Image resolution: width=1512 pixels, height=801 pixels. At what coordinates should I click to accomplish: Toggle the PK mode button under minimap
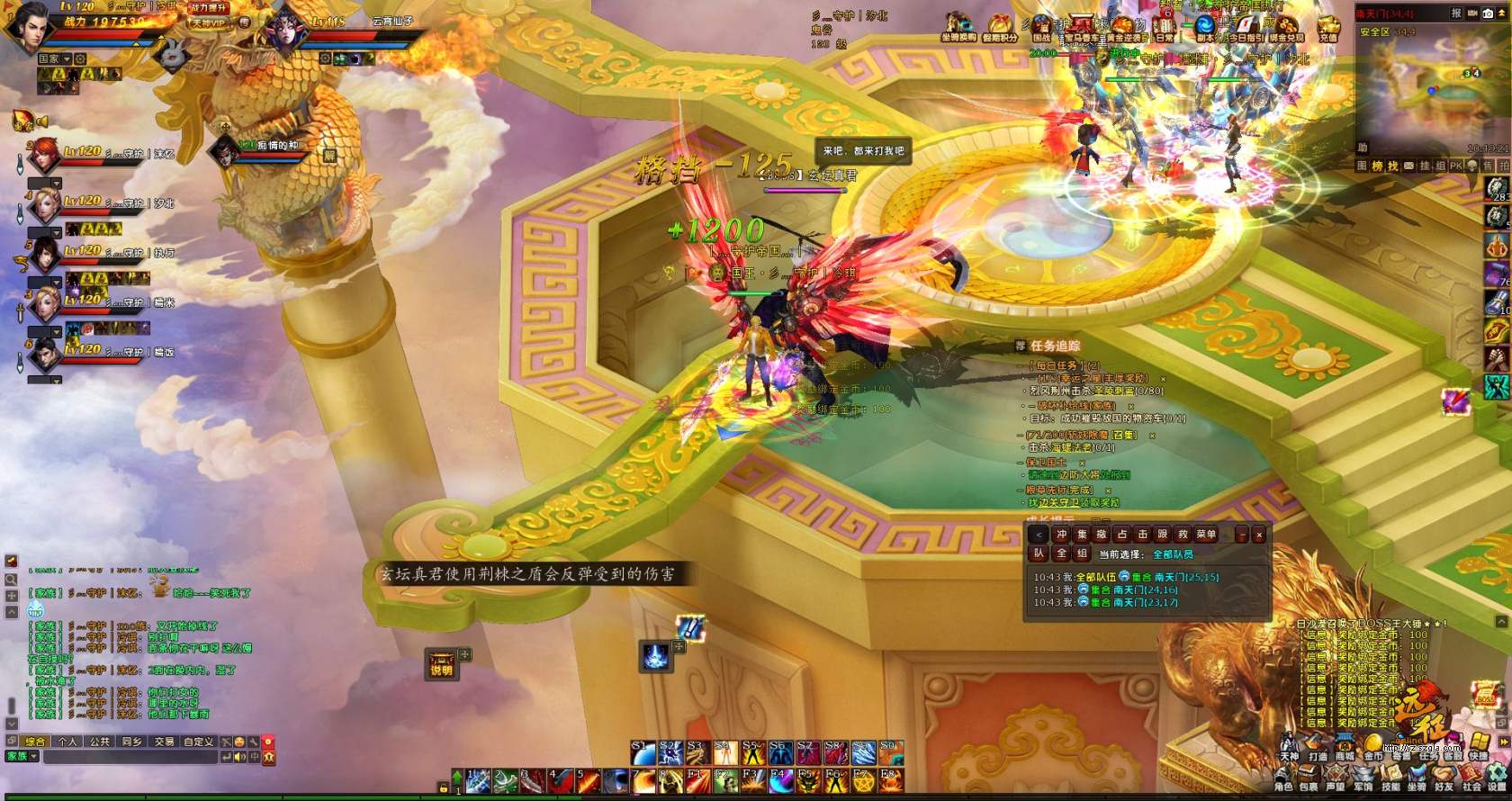coord(1455,166)
